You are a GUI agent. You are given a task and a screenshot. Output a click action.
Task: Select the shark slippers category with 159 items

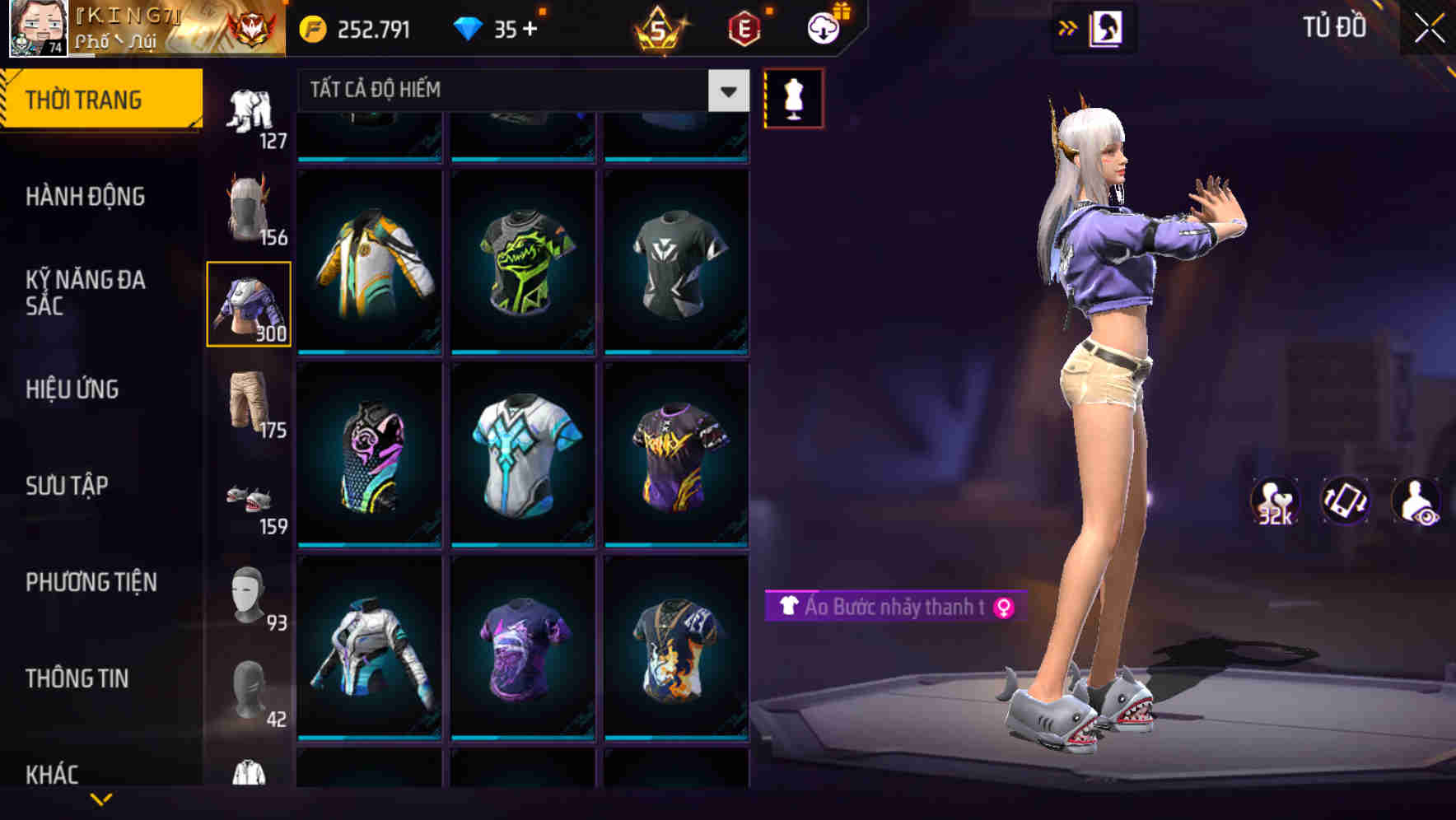[250, 498]
